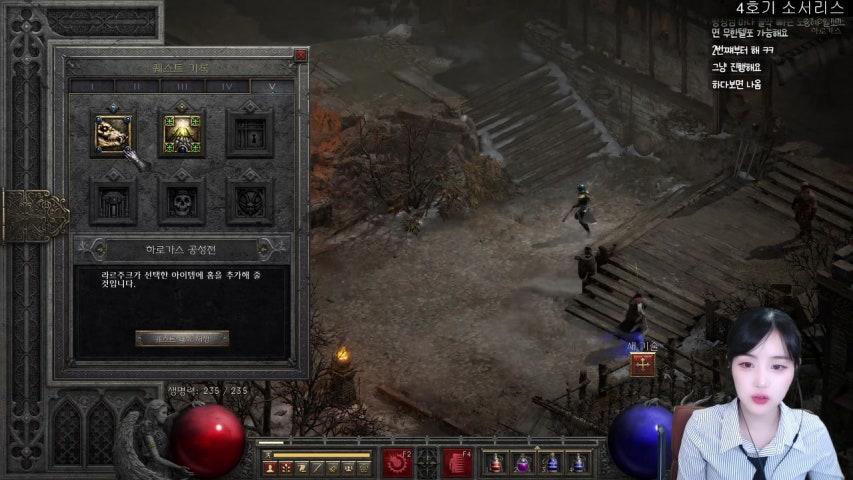Select the left skill icon labeled F2

(x=397, y=462)
